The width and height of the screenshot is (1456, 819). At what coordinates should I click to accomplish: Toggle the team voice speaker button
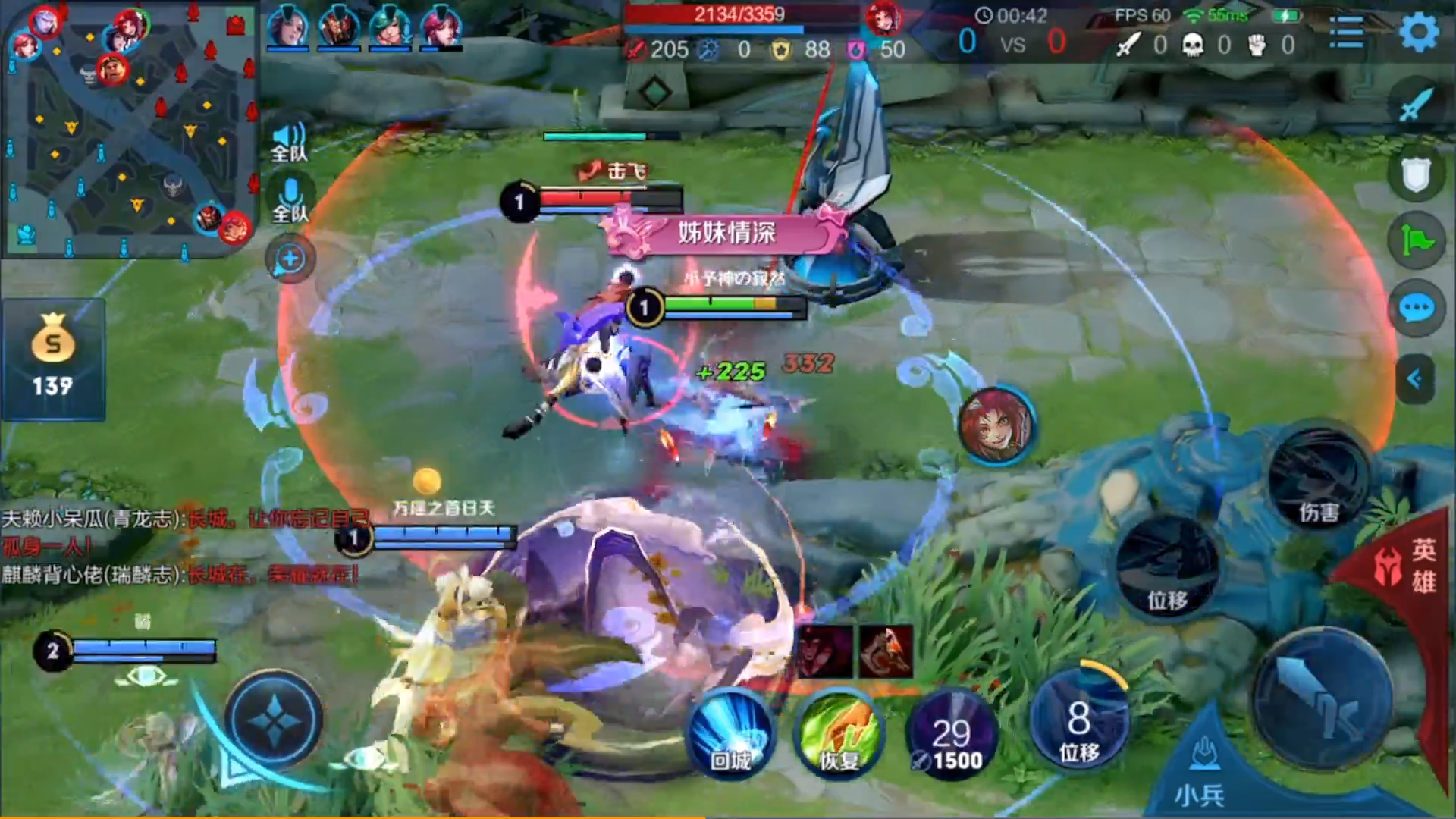coord(290,143)
